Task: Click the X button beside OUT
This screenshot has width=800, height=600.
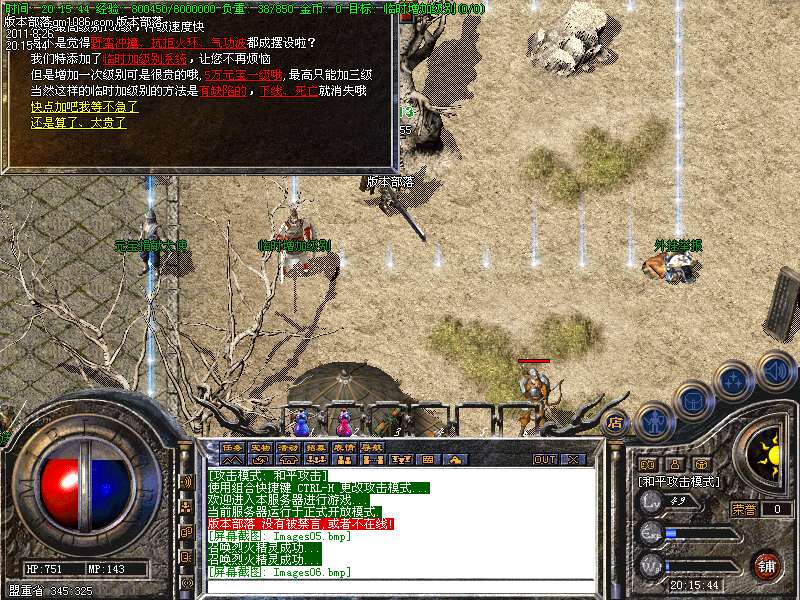Action: click(x=573, y=459)
